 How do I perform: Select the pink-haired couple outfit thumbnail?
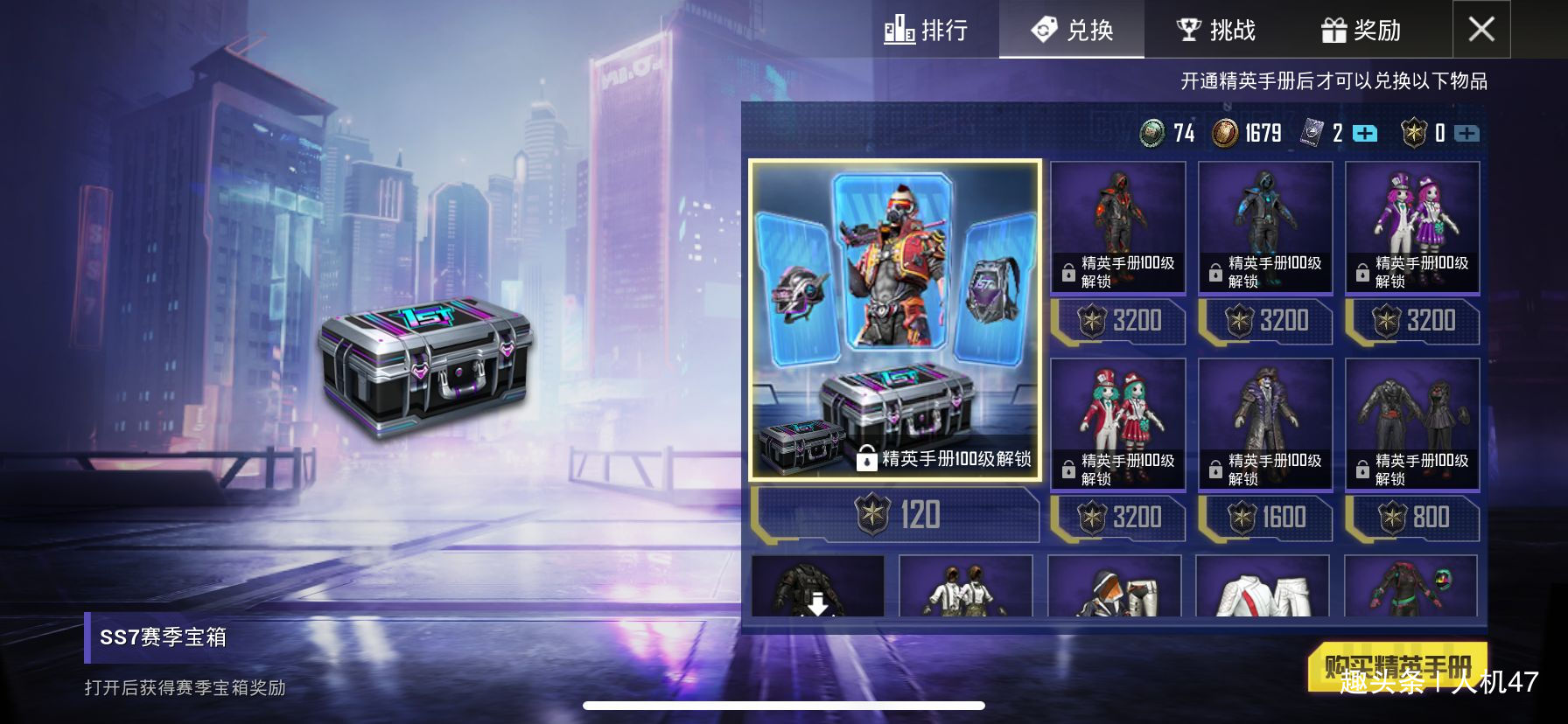[x=1410, y=227]
